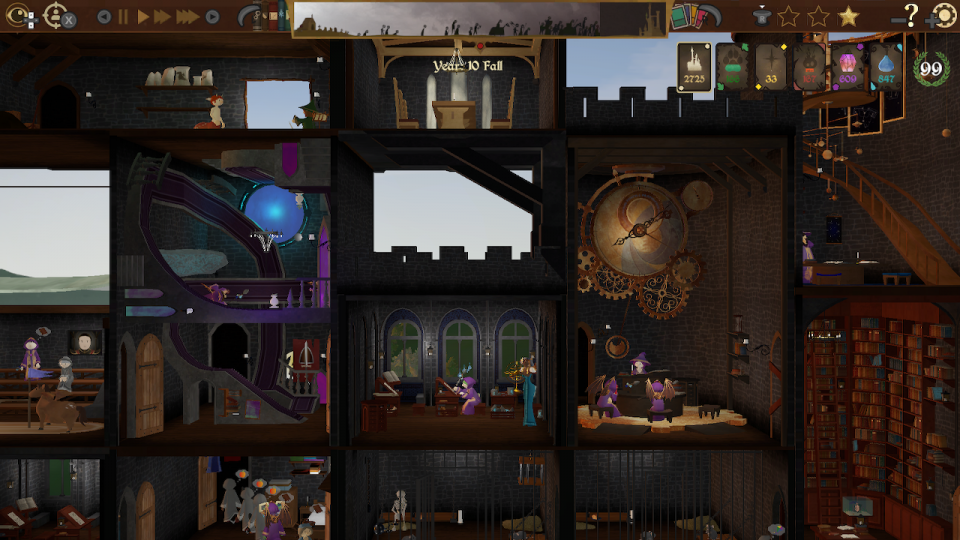Select the paw print resource card
960x540 pixels.
732,67
